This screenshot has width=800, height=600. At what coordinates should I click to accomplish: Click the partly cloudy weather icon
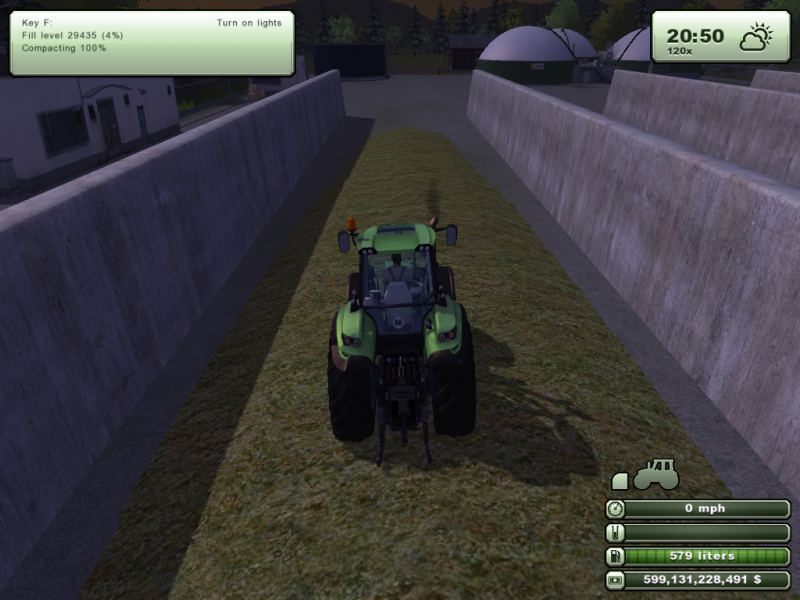pyautogui.click(x=755, y=39)
